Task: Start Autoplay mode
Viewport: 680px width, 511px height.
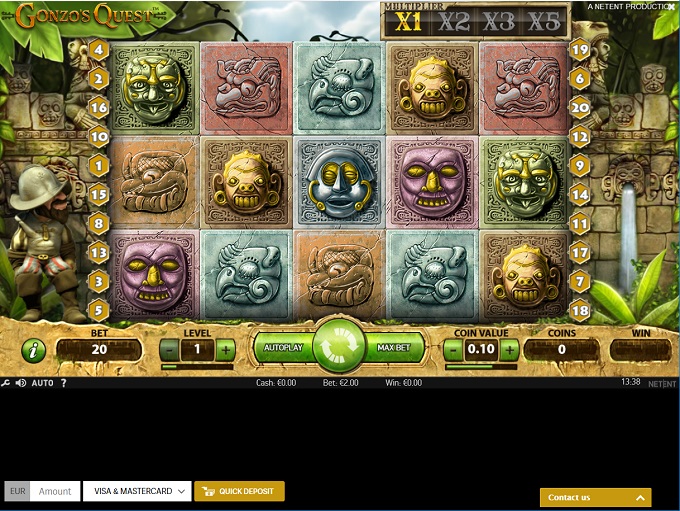Action: point(283,348)
